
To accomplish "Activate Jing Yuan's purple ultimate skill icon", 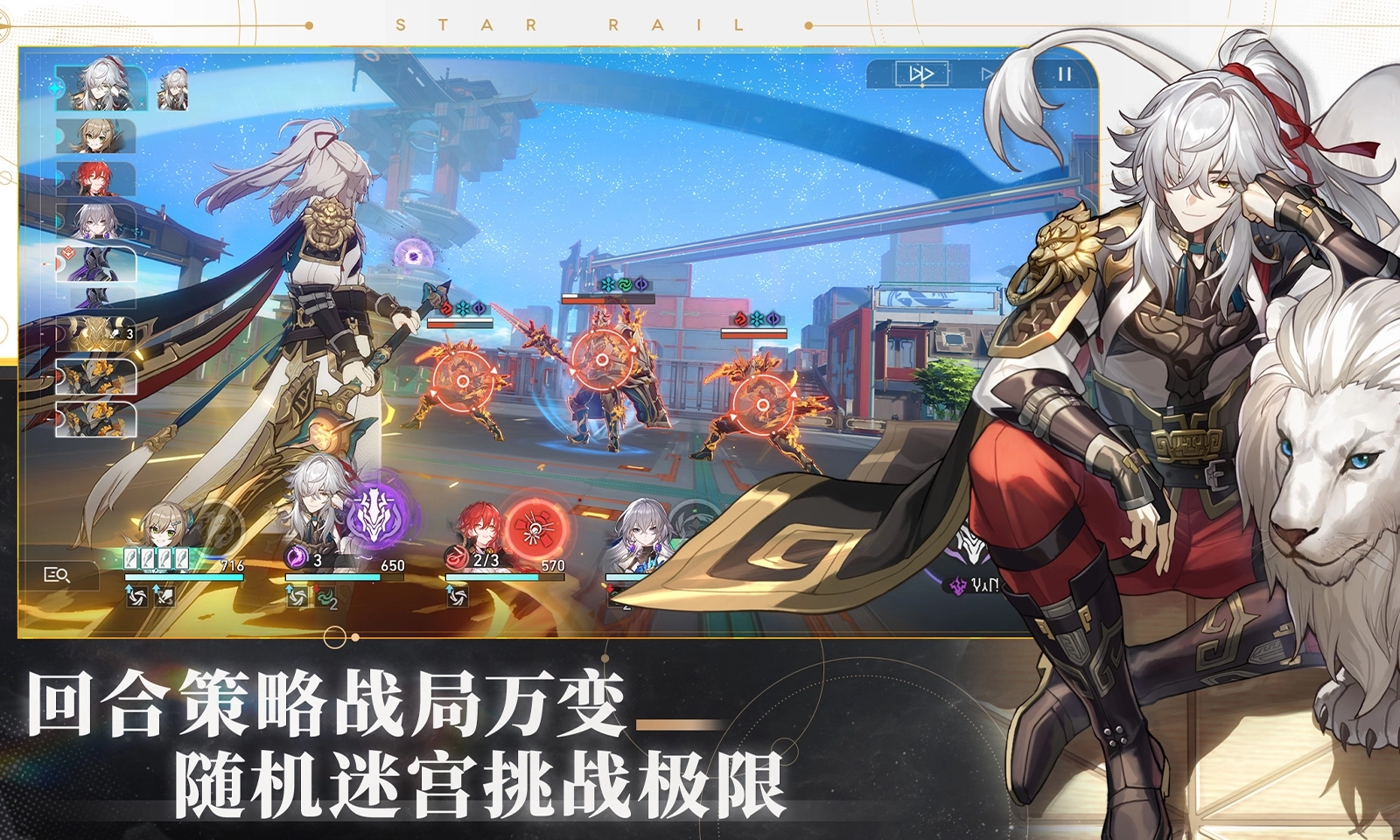I will [375, 516].
